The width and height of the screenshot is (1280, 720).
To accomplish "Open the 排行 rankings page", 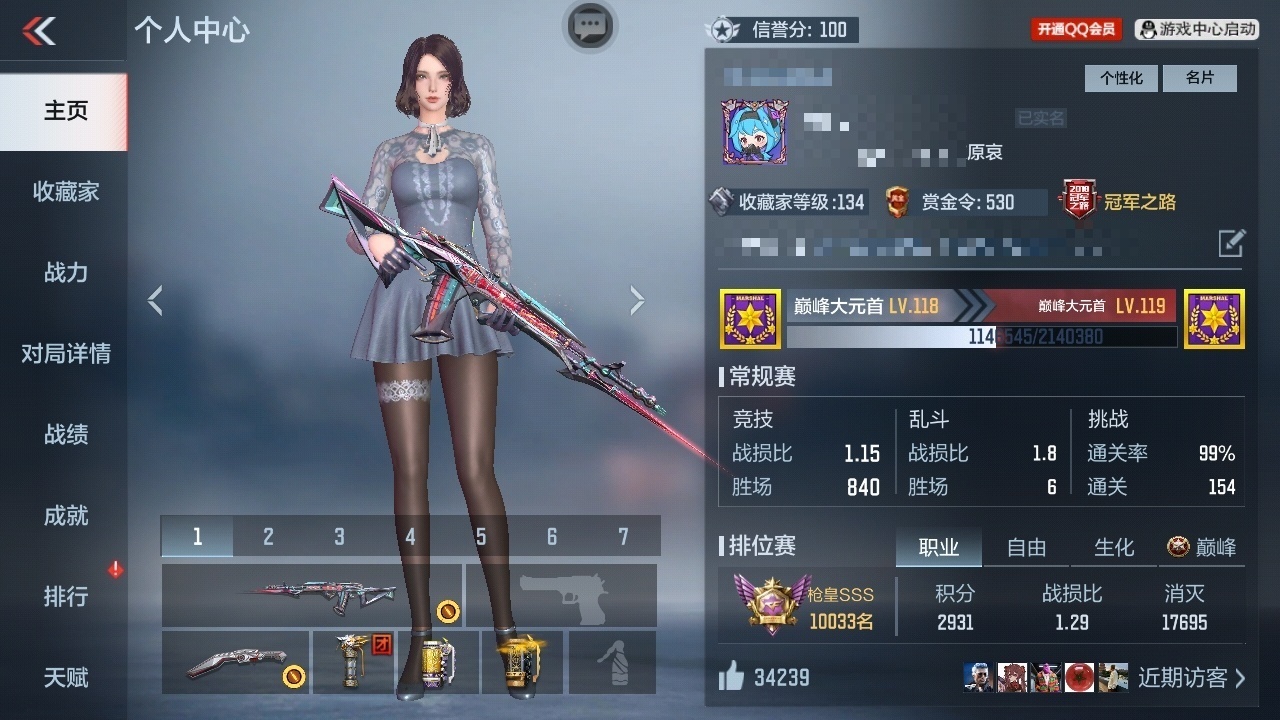I will [x=65, y=597].
